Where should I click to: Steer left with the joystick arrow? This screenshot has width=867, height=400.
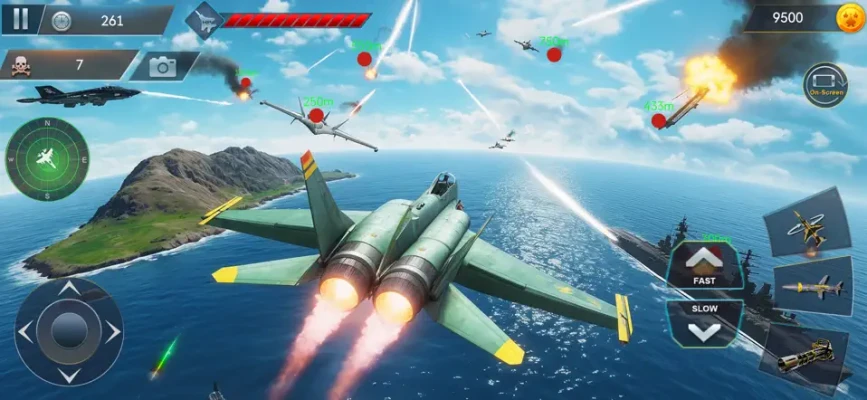tap(26, 332)
